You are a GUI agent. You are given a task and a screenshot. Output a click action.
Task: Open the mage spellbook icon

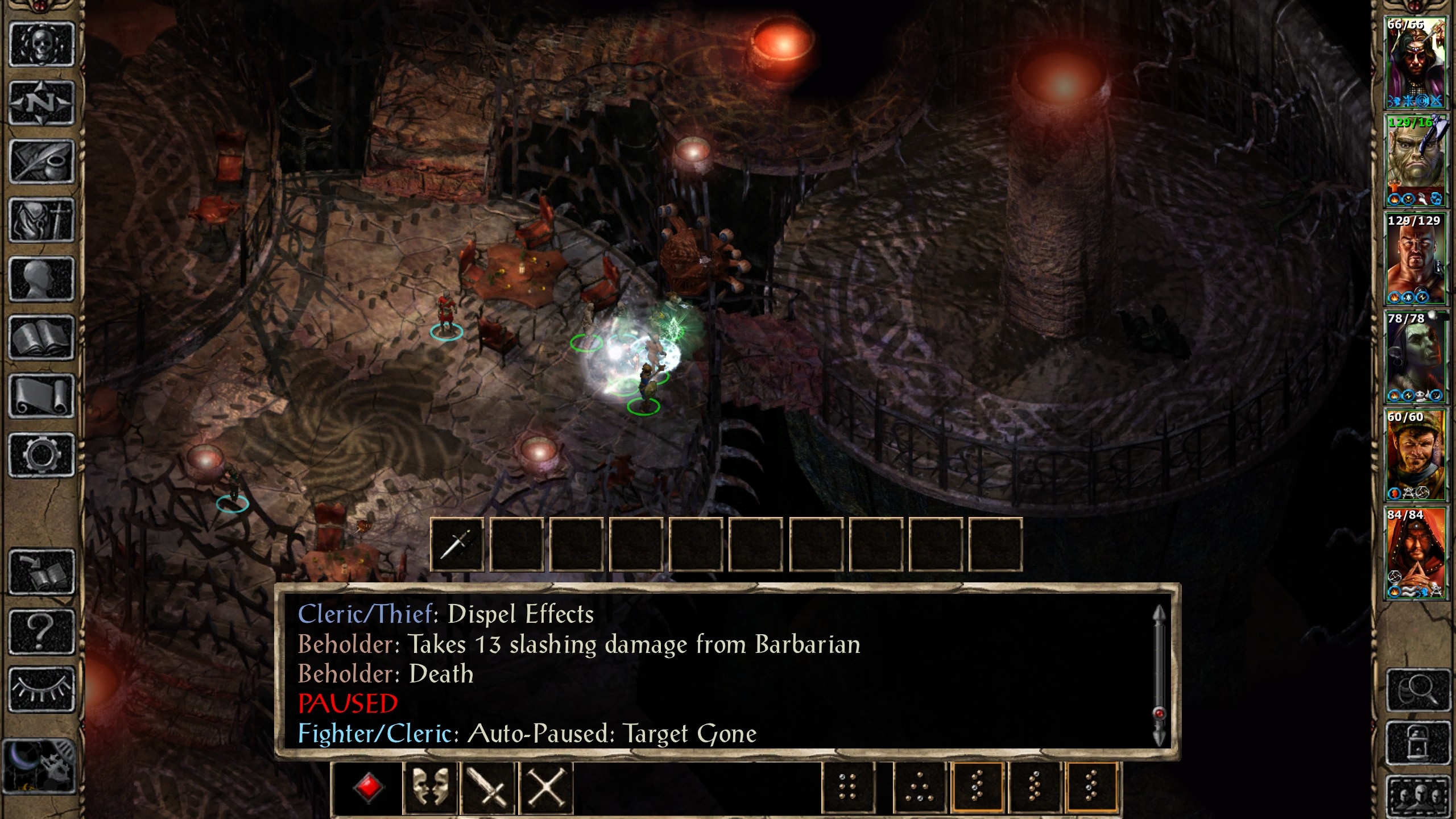pos(42,338)
